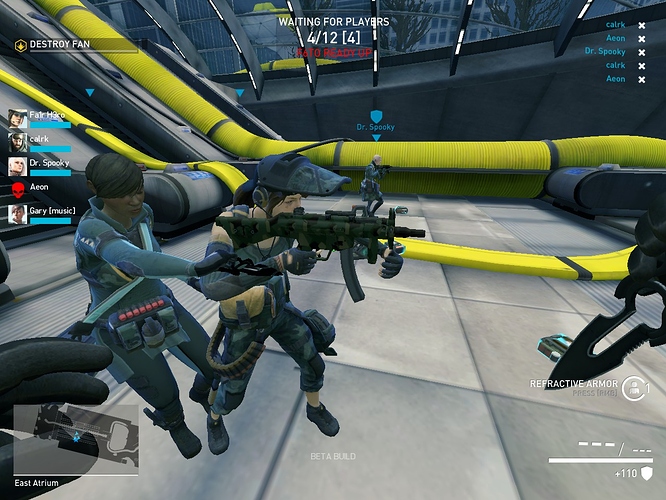The image size is (666, 500).
Task: Select calrk's portrait in the squad list
Action: click(17, 142)
